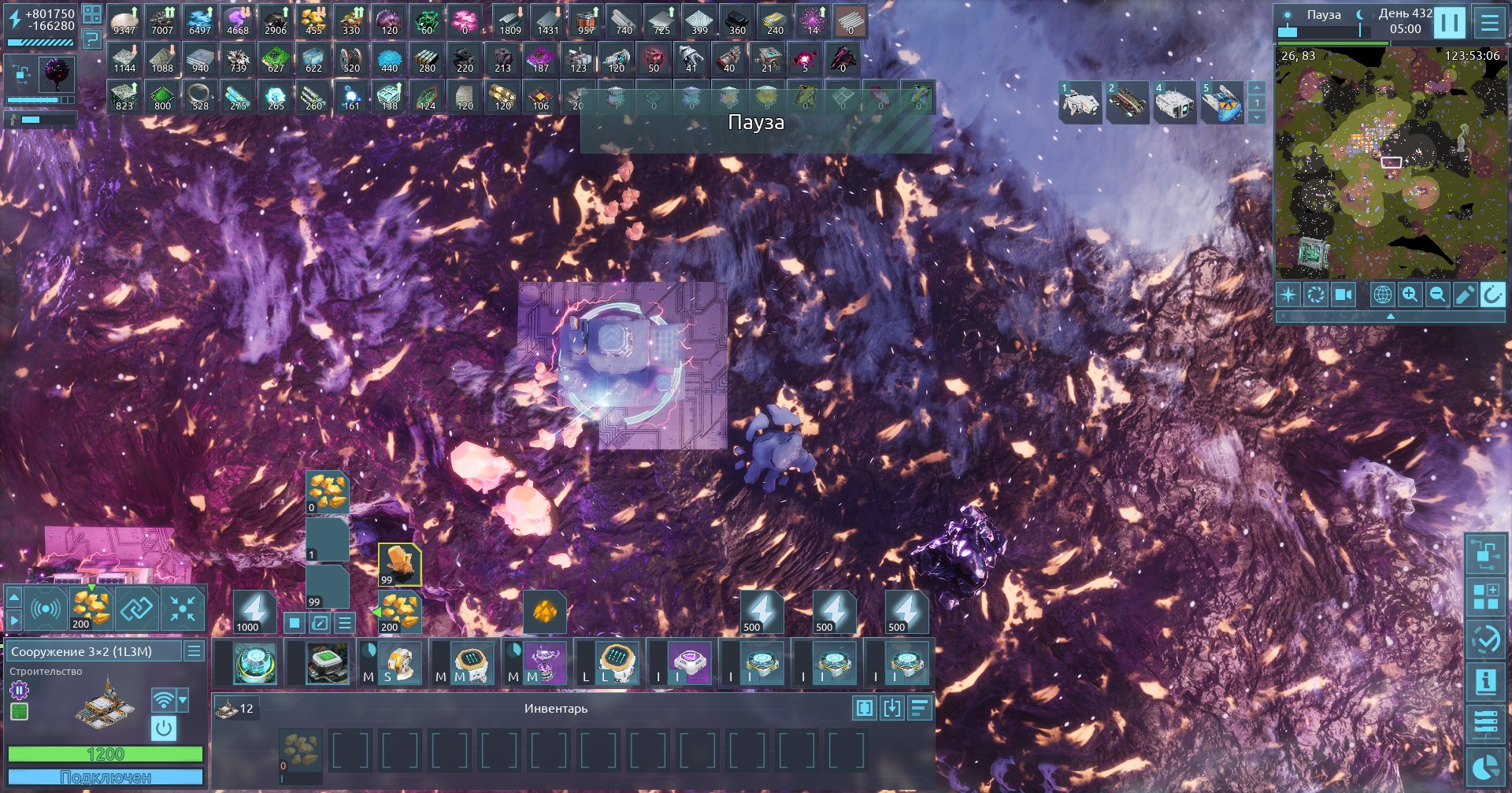1512x793 pixels.
Task: Click the inventory sort button
Action: pyautogui.click(x=919, y=708)
